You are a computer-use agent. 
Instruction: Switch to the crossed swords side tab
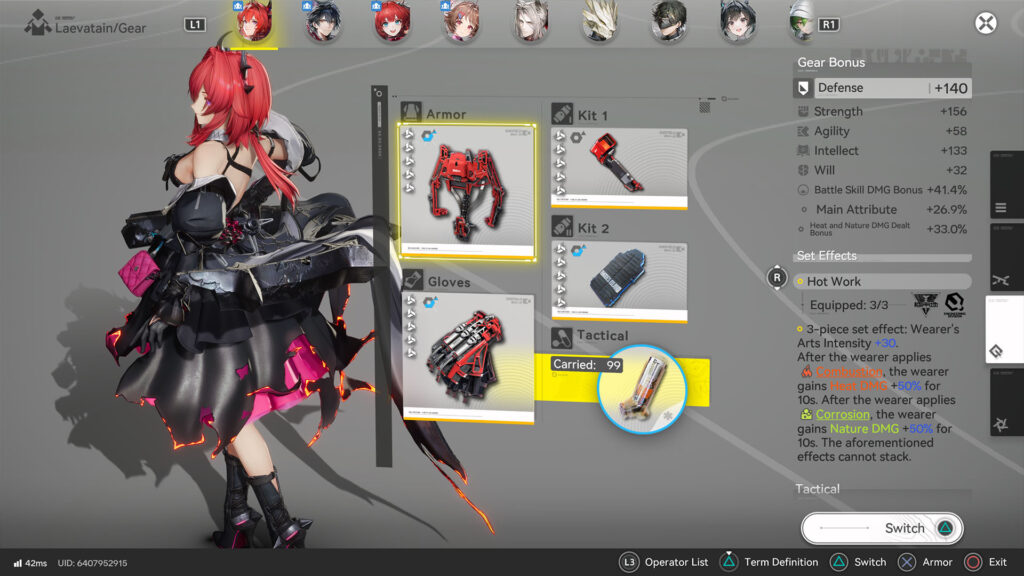point(1003,281)
